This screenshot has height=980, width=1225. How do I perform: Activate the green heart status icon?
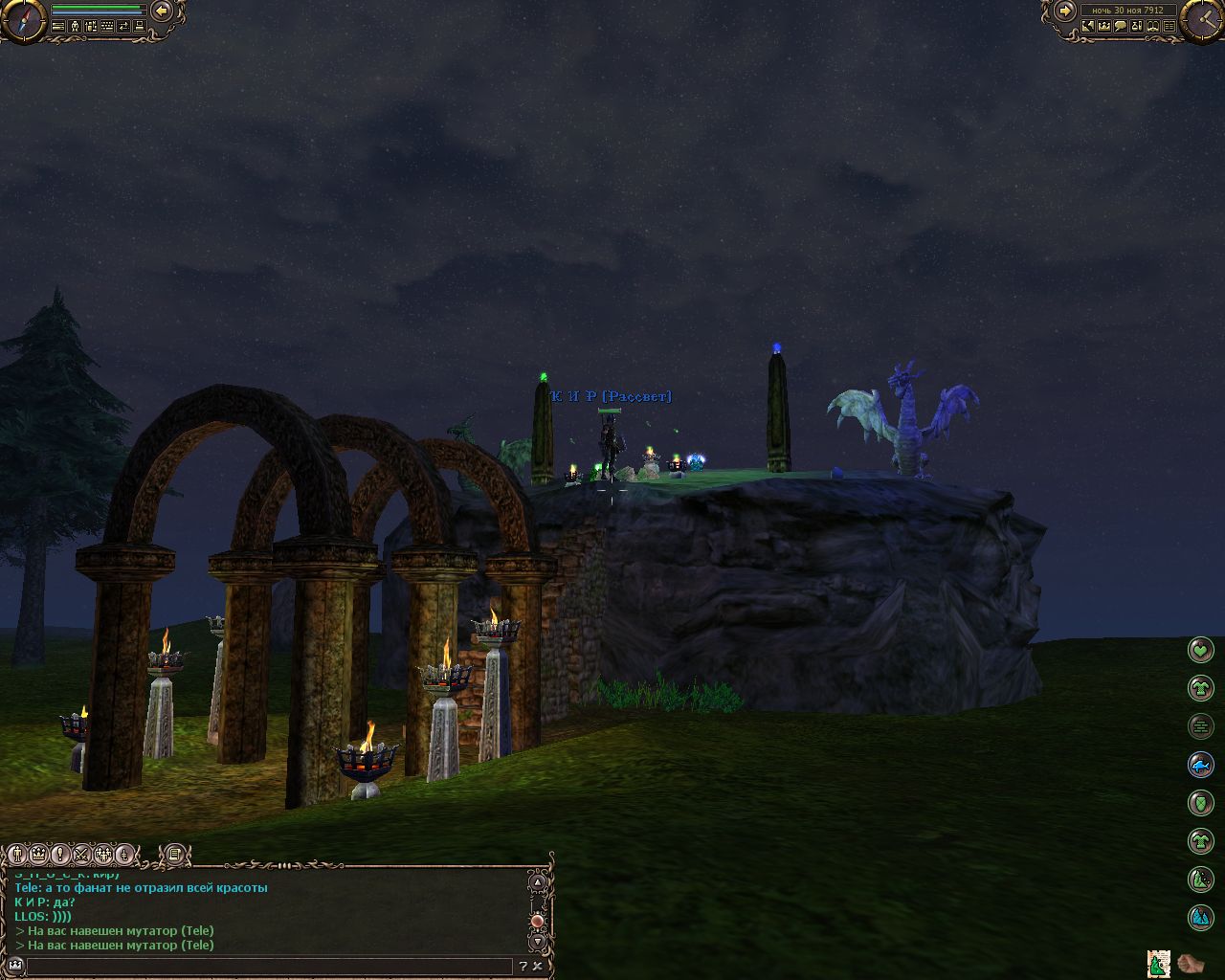pos(1200,651)
